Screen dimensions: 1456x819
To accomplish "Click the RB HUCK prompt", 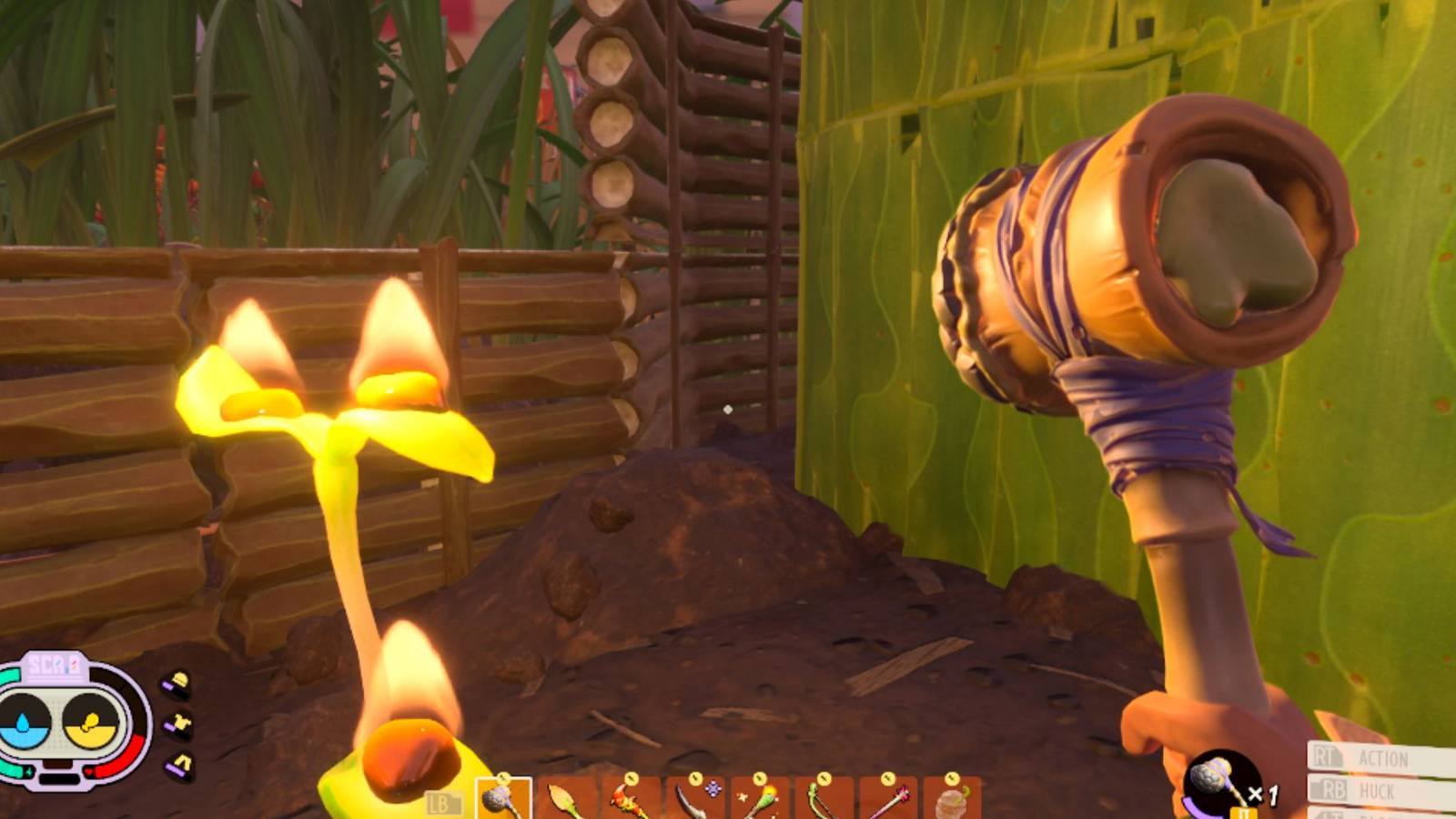I will pyautogui.click(x=1353, y=788).
